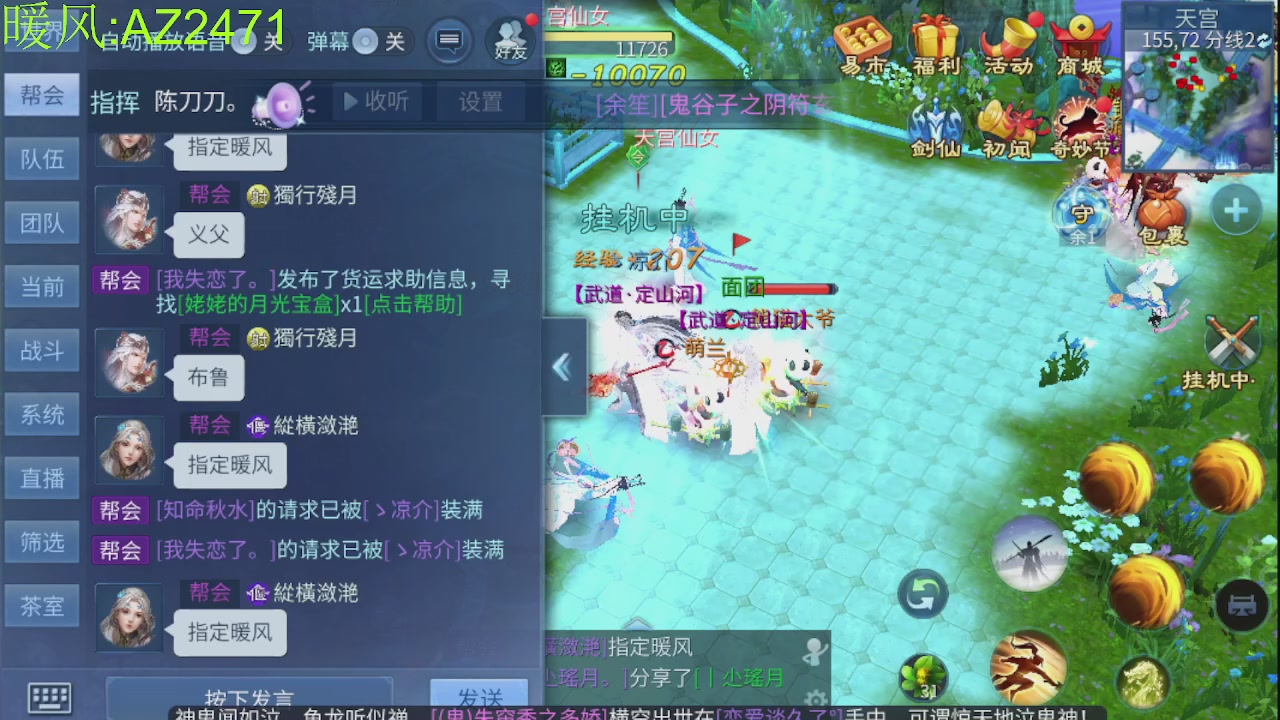
Task: Open the 易市 market icon
Action: (x=862, y=42)
